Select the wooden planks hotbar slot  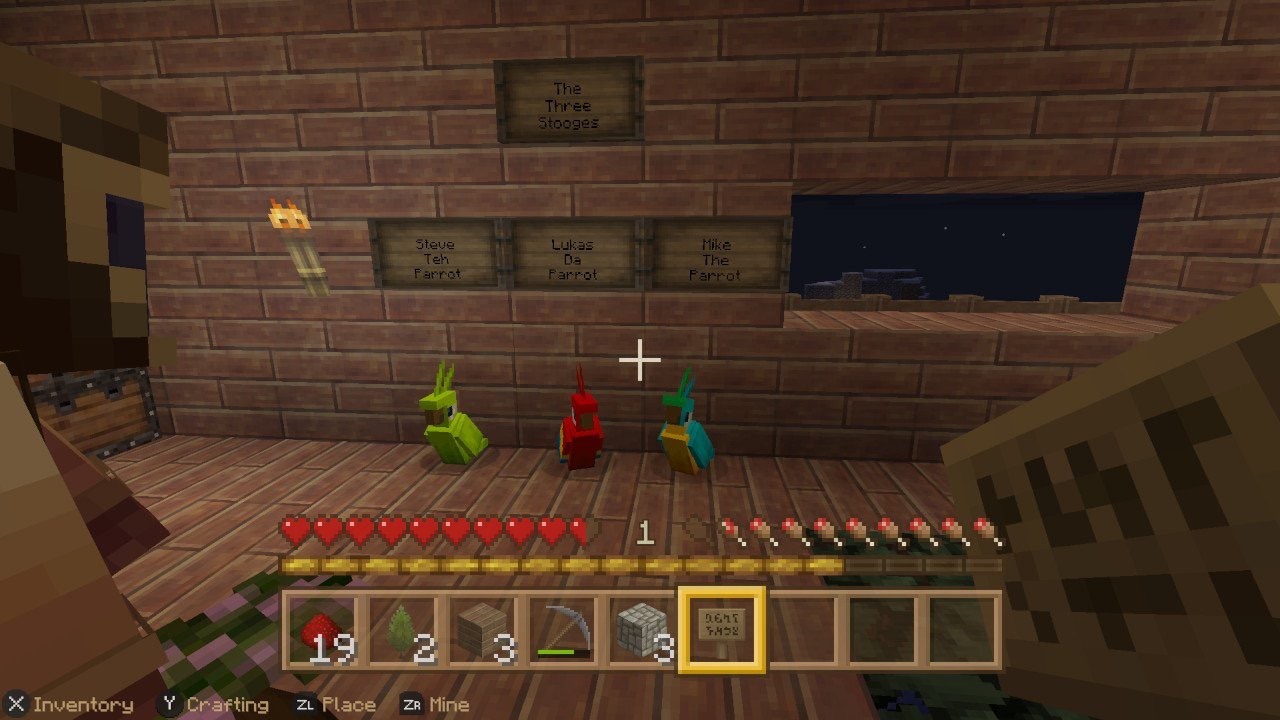[x=482, y=630]
